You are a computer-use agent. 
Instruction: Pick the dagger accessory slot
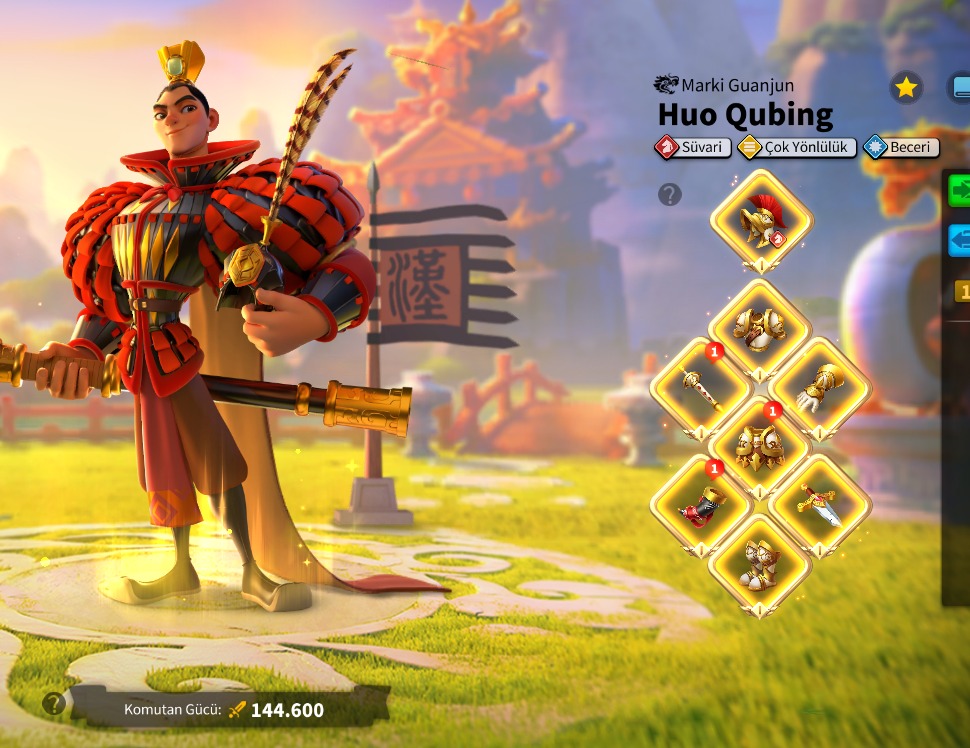click(819, 504)
